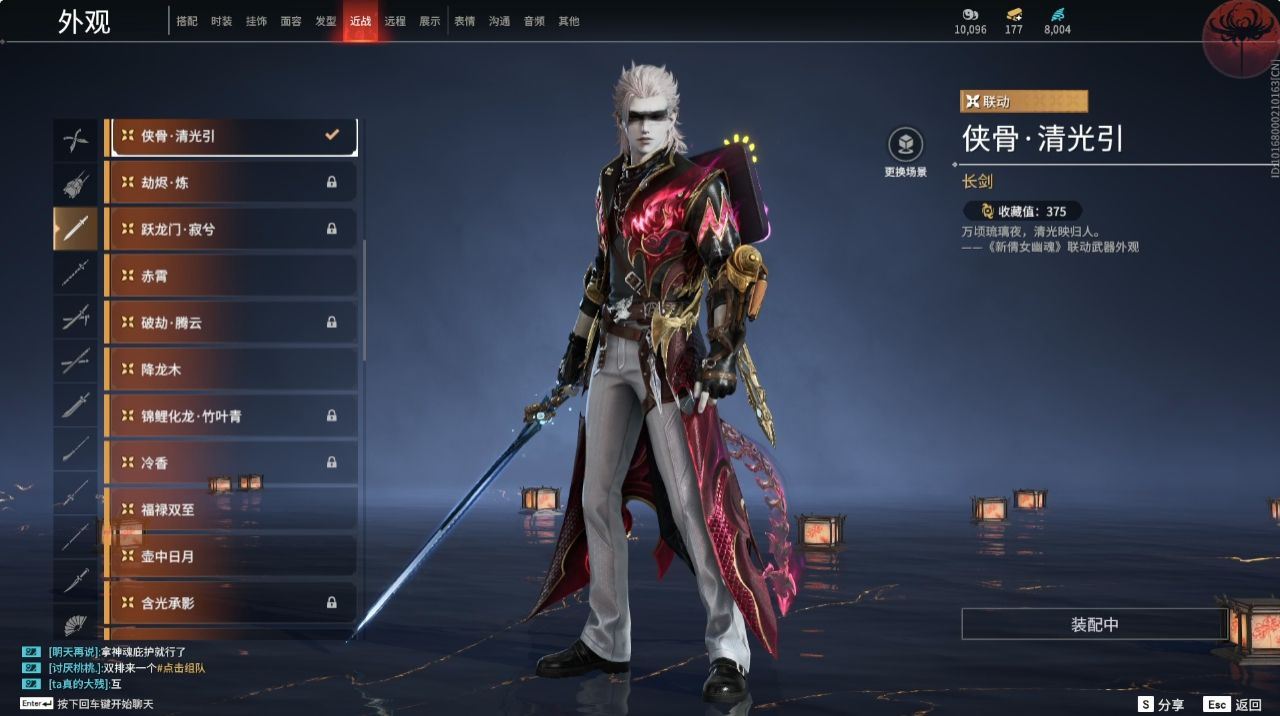Switch to the 时装 tab
The height and width of the screenshot is (716, 1280).
(x=221, y=21)
